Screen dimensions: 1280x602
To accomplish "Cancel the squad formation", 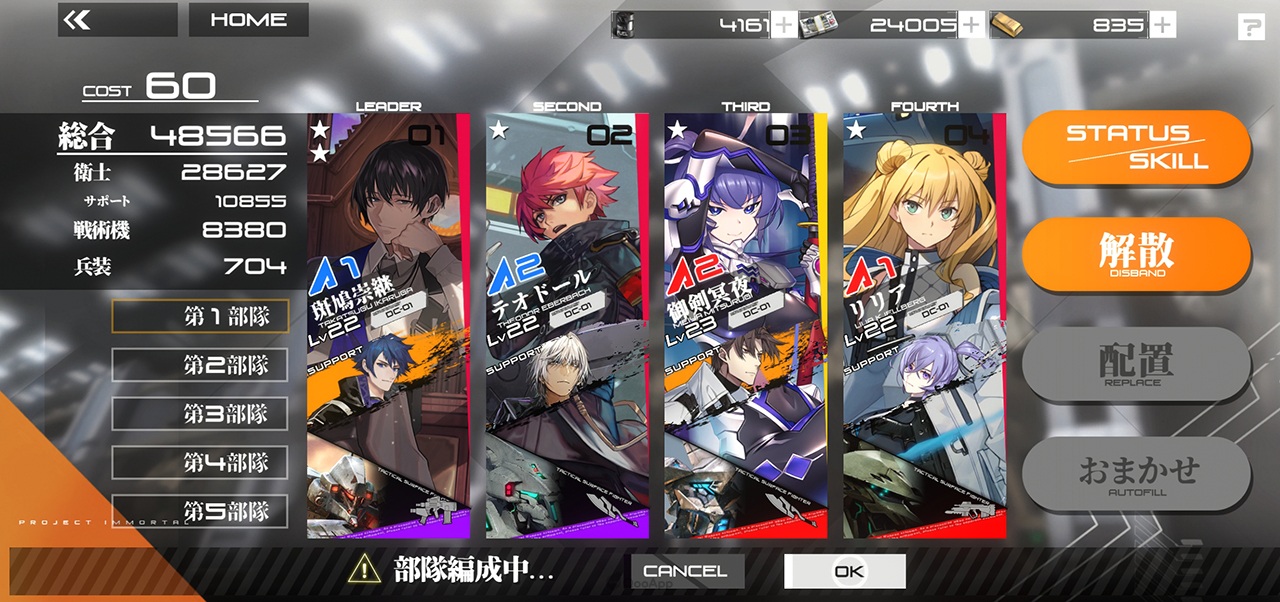I will coord(687,571).
